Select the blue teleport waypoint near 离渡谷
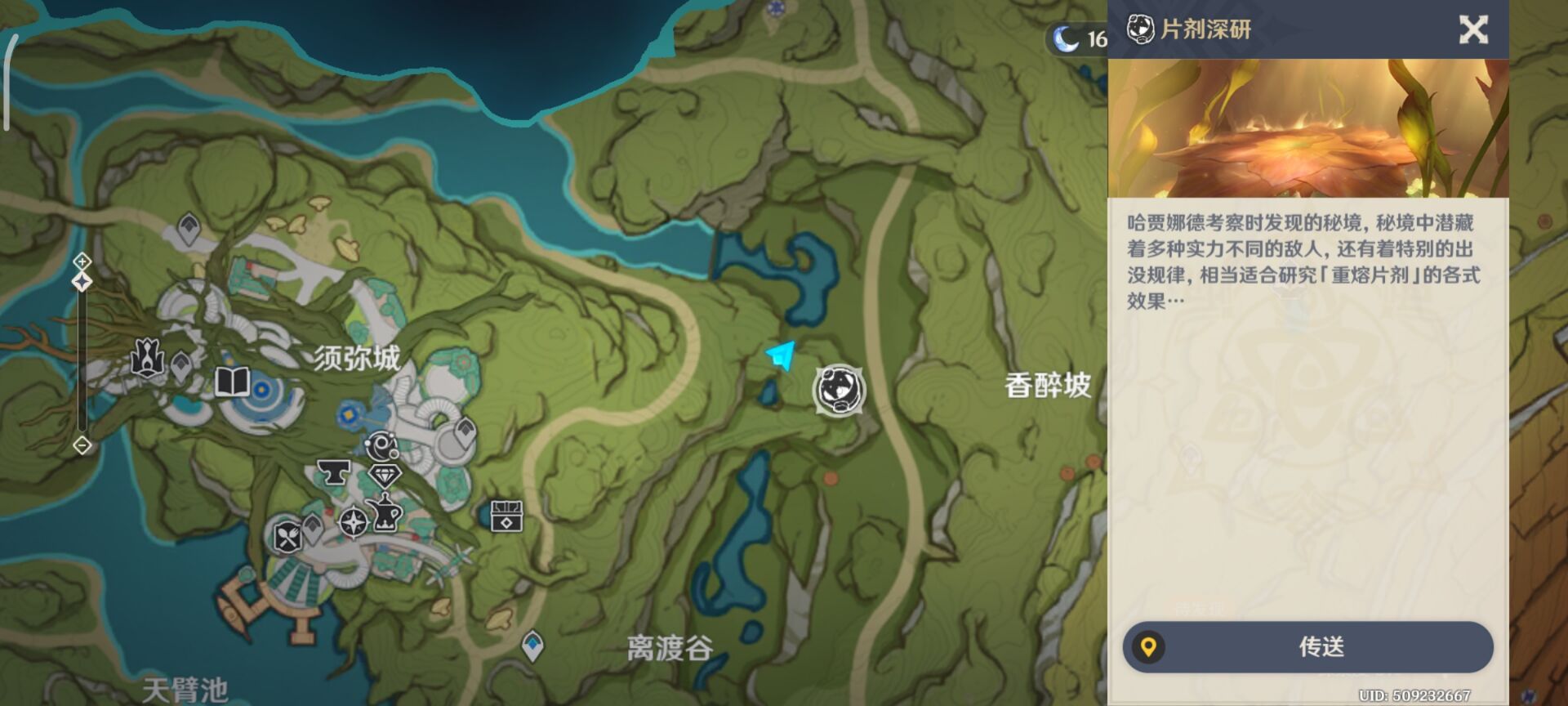 pos(532,646)
